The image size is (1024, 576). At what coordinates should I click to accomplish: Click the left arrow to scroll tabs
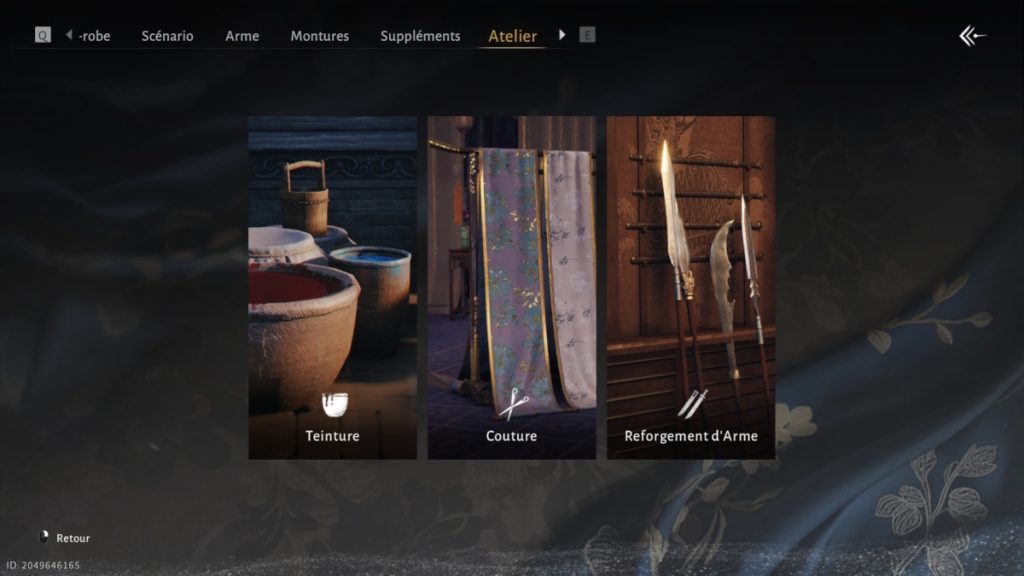(69, 35)
